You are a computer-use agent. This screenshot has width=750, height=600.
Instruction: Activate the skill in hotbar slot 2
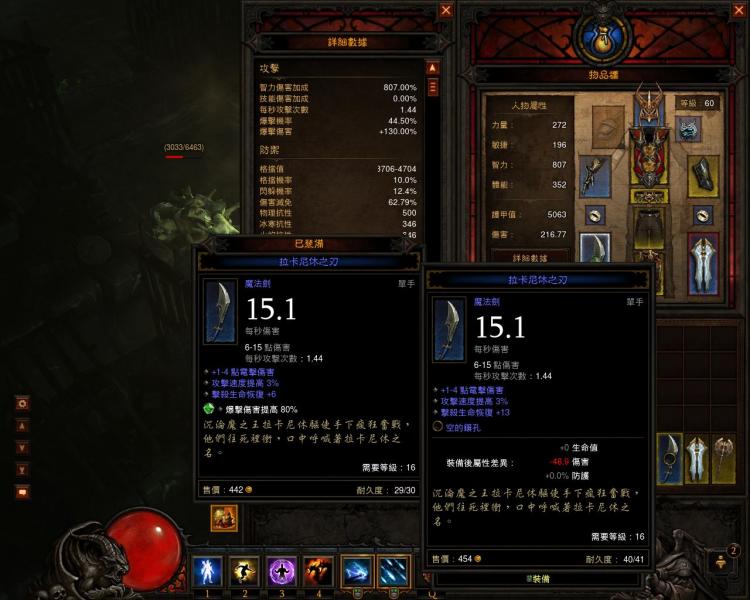click(x=244, y=572)
